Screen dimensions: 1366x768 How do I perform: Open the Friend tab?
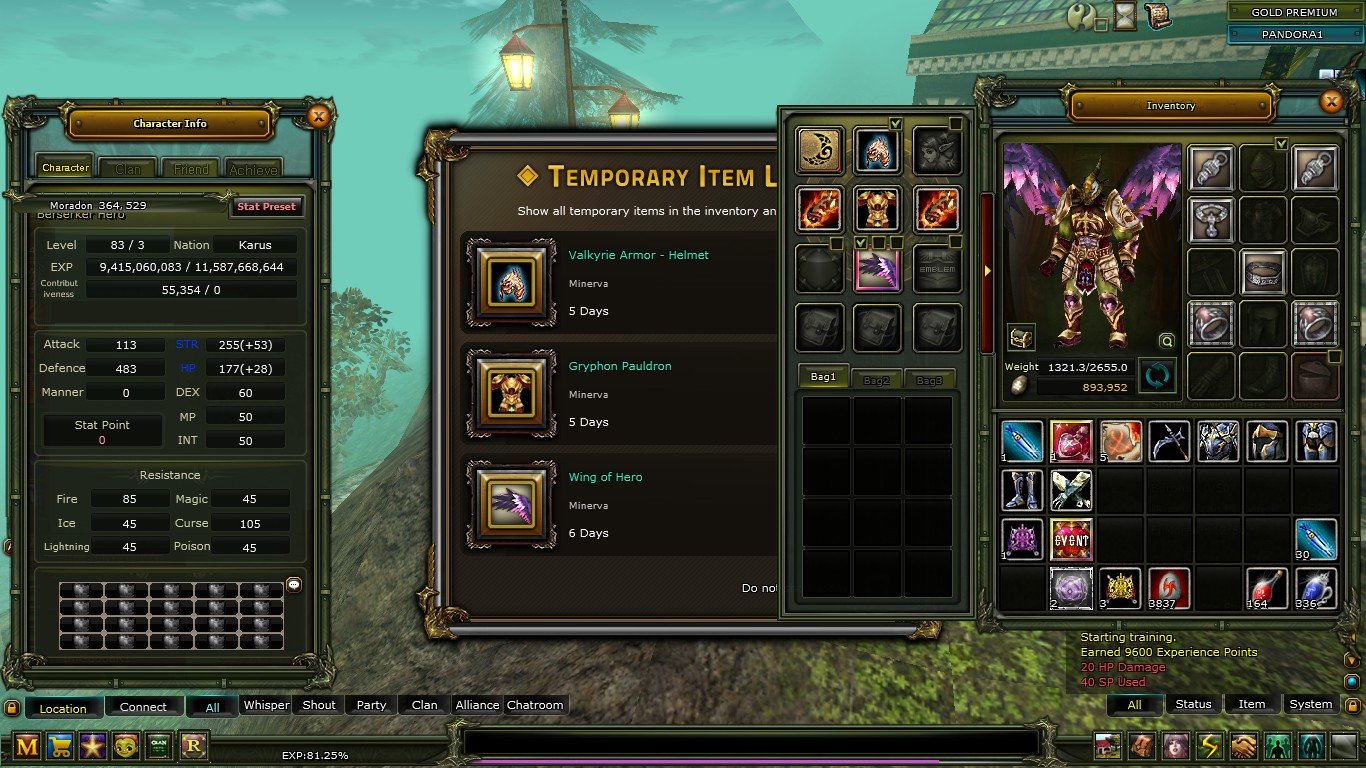click(191, 169)
